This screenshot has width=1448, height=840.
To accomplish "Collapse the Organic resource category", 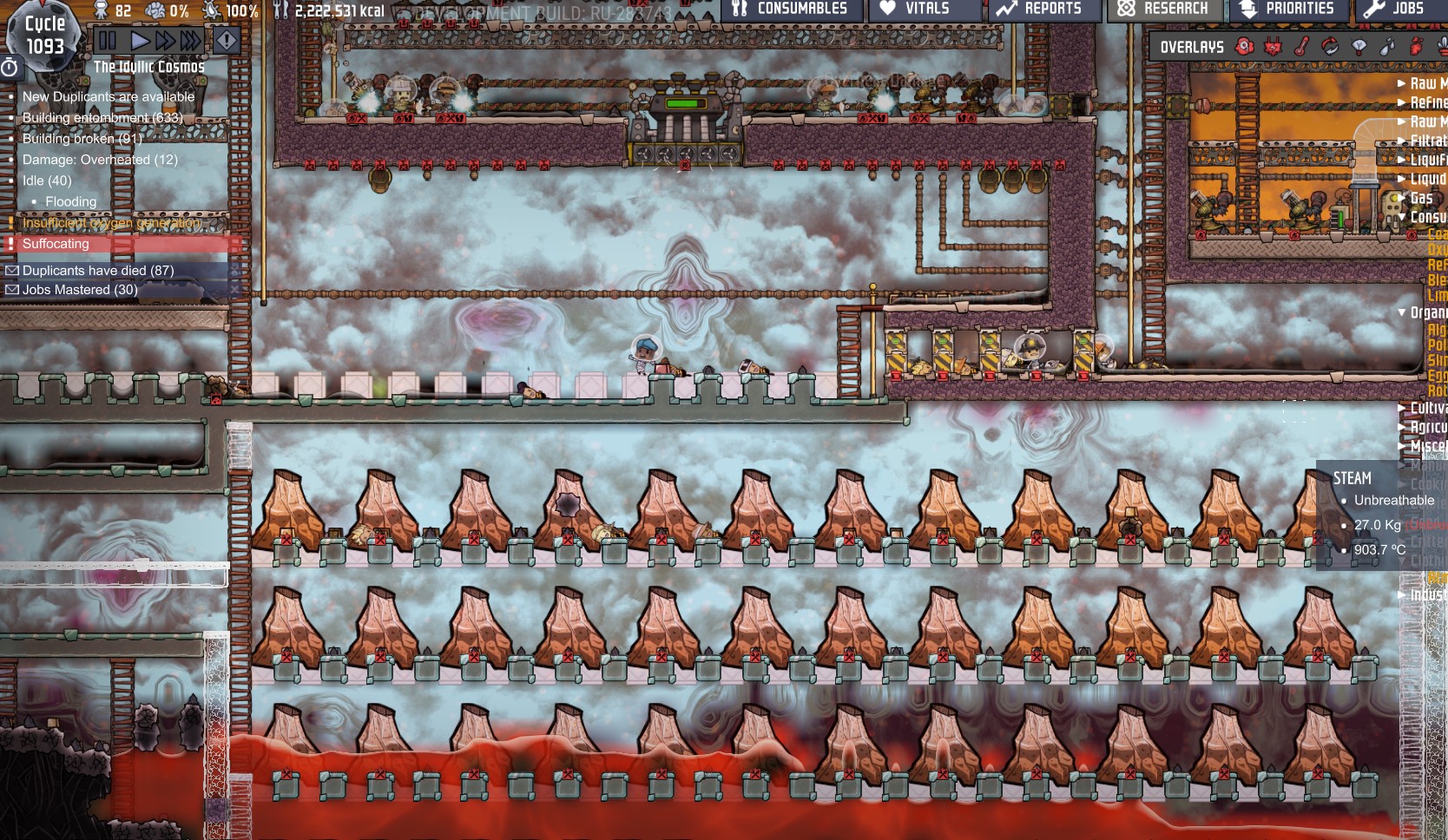I will pos(1401,312).
